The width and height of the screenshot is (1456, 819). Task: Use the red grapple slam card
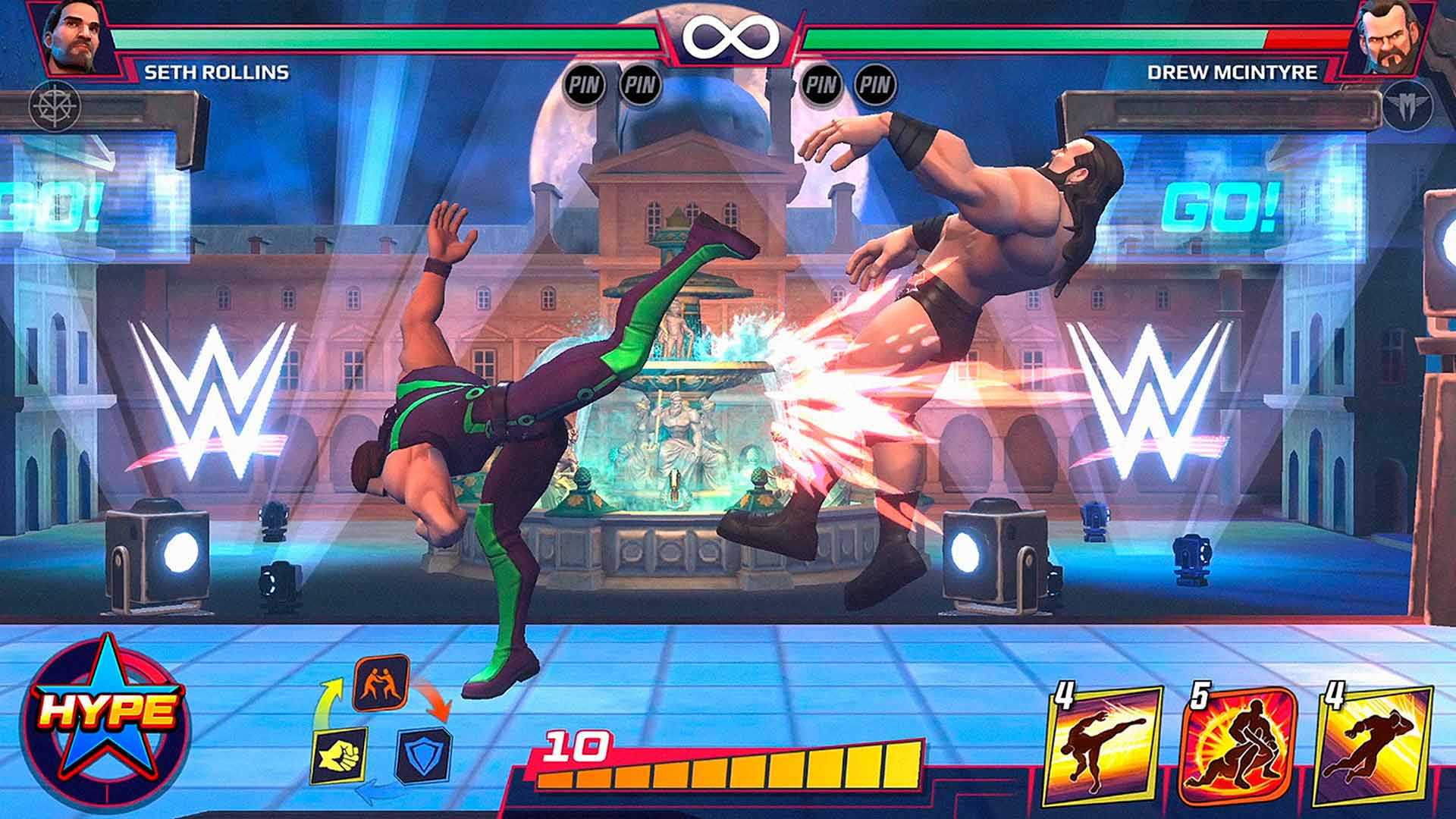[1238, 747]
